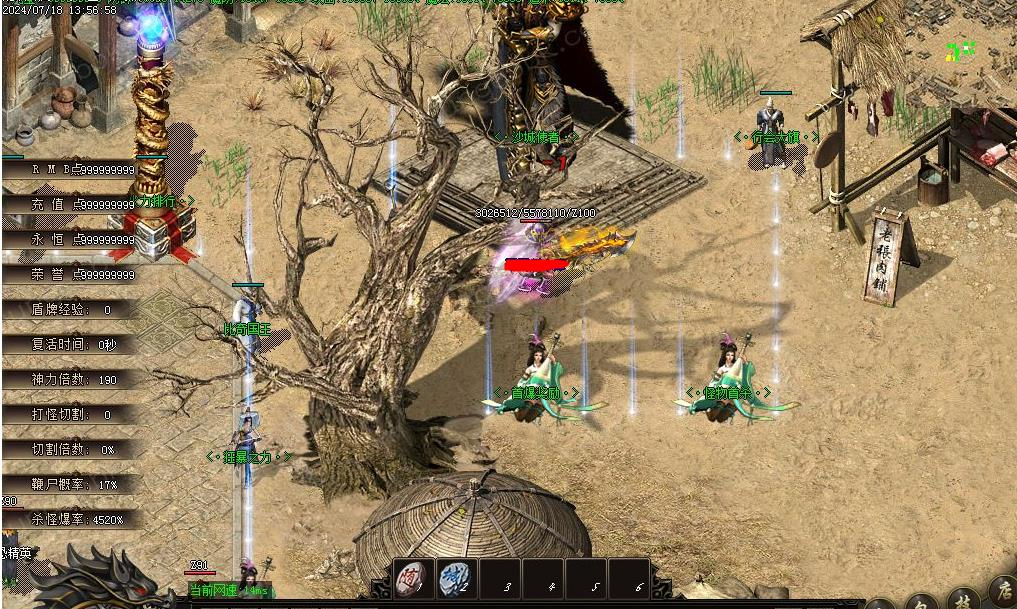Open the skills panel with the 技 button
1017x609 pixels.
tap(961, 599)
